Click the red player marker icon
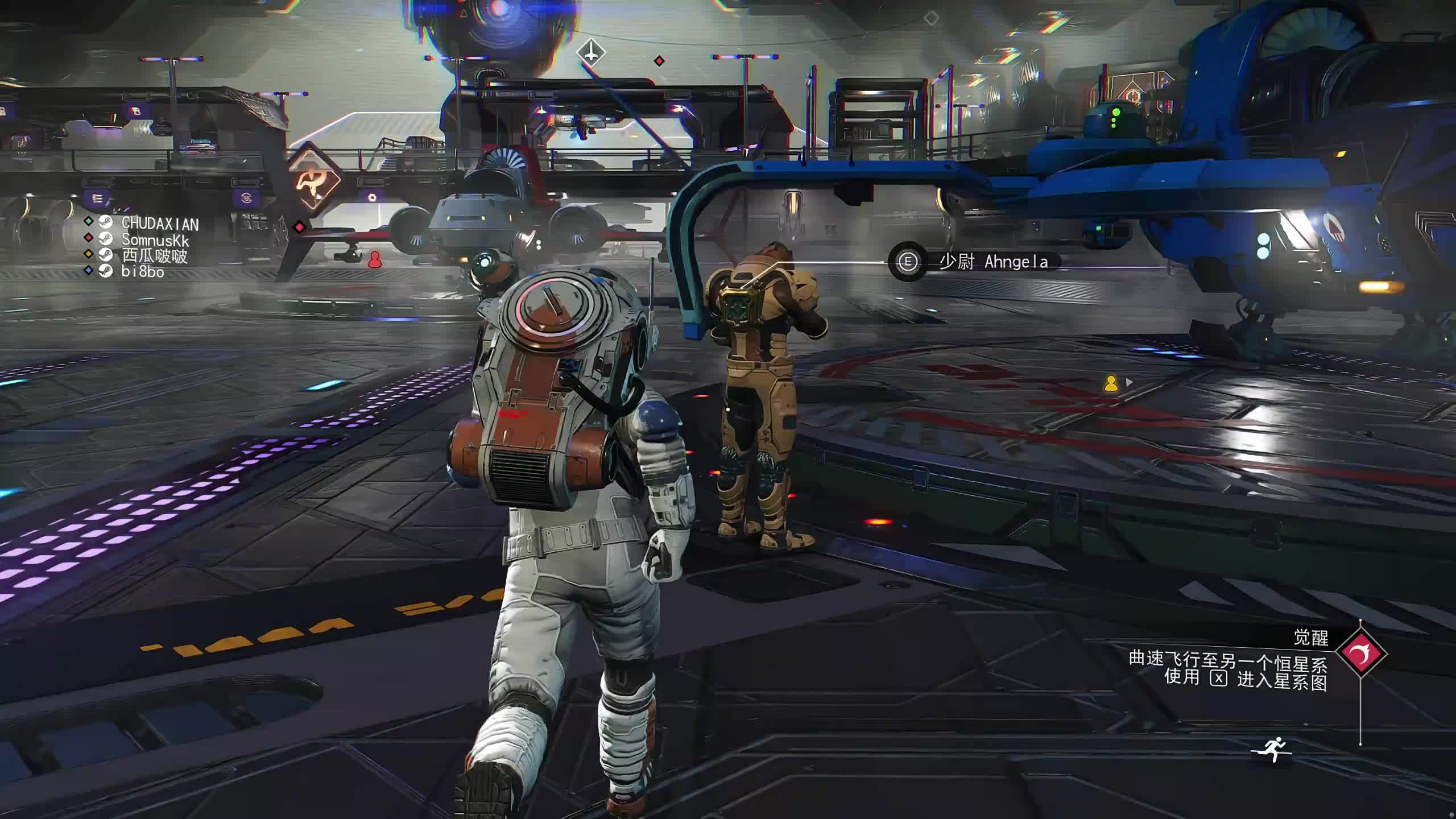The height and width of the screenshot is (819, 1456). [x=374, y=260]
